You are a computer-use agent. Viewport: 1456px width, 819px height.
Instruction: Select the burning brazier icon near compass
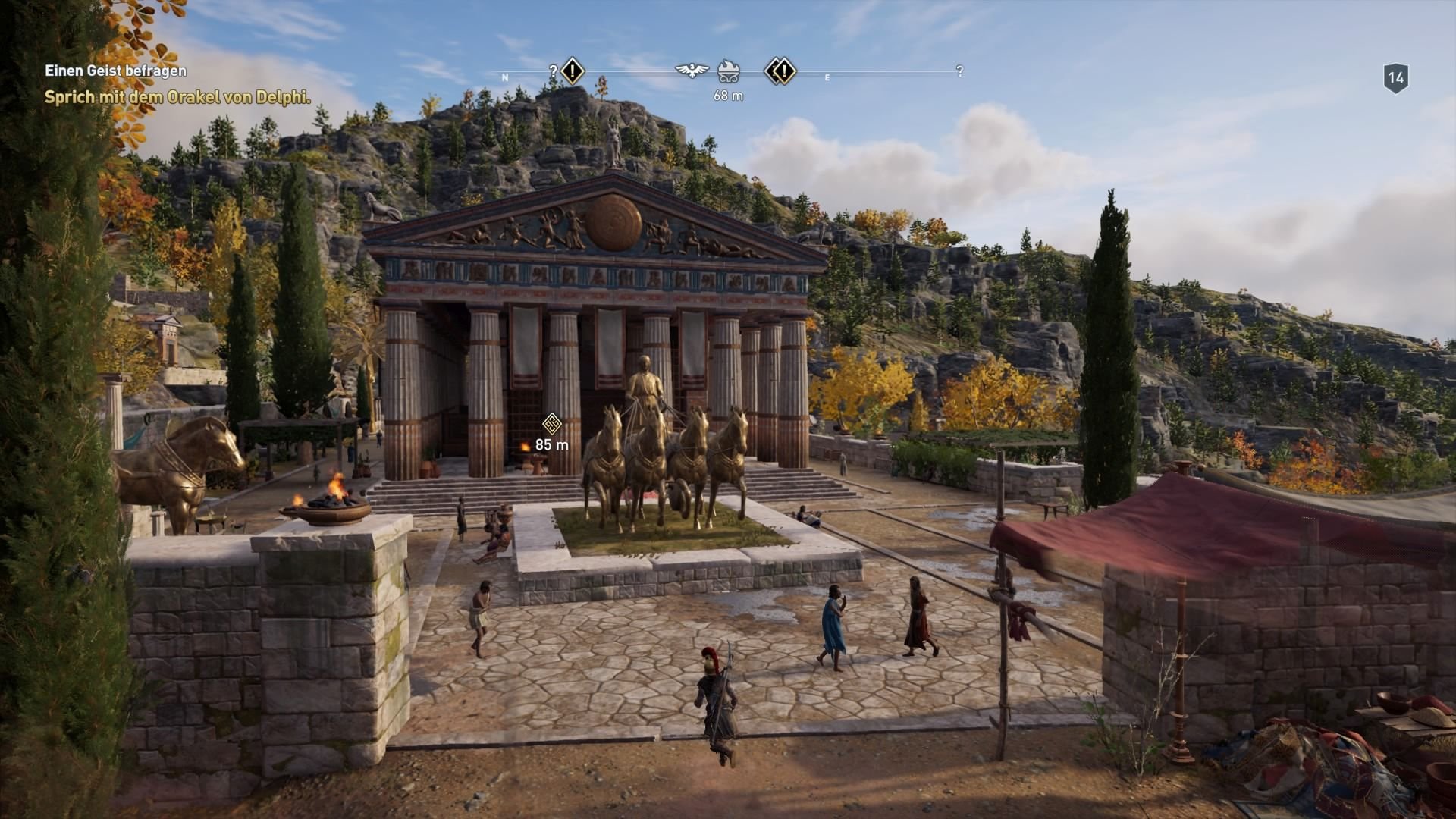point(729,71)
